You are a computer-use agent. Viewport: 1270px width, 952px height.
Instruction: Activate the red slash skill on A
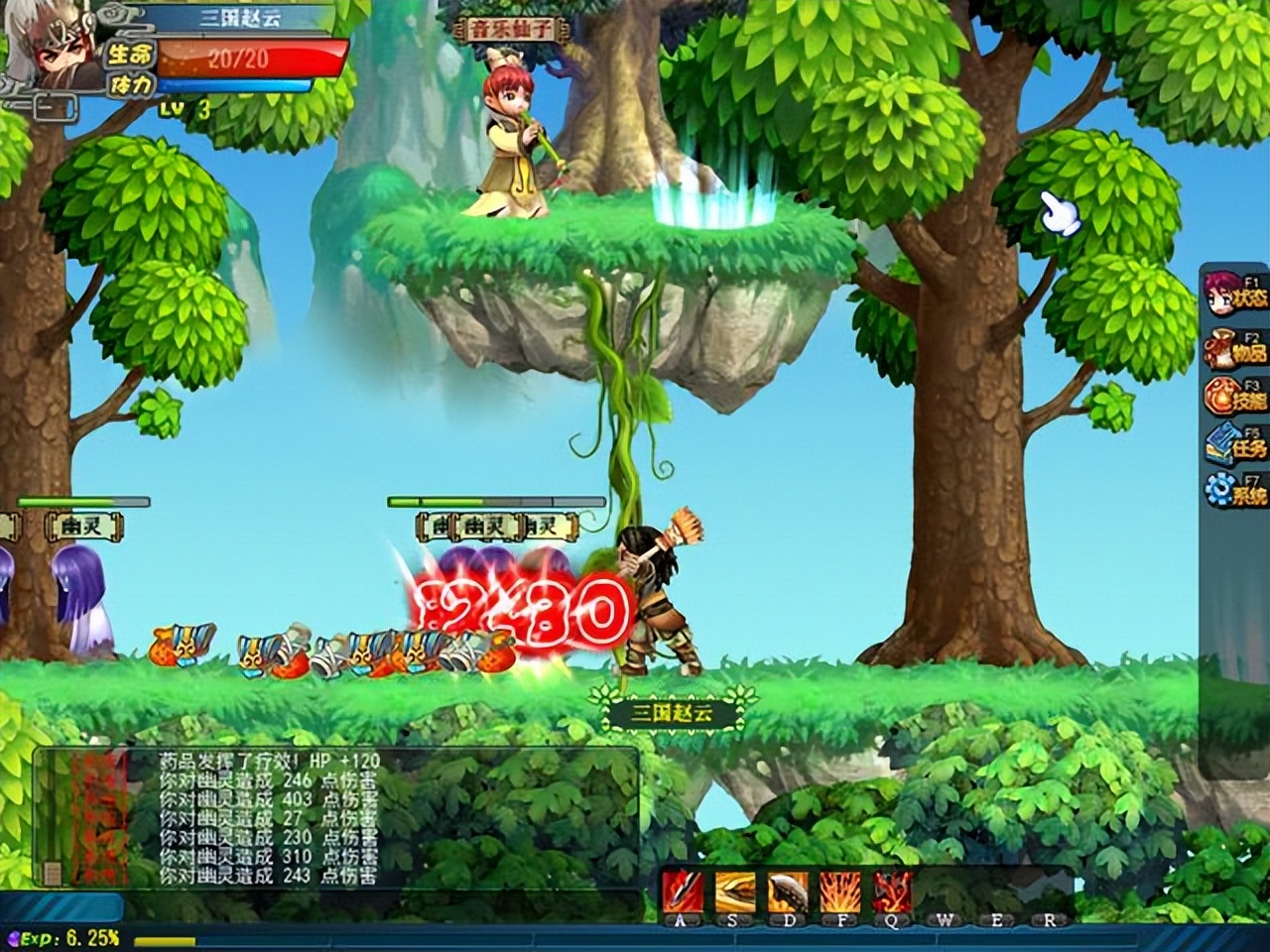tap(683, 892)
